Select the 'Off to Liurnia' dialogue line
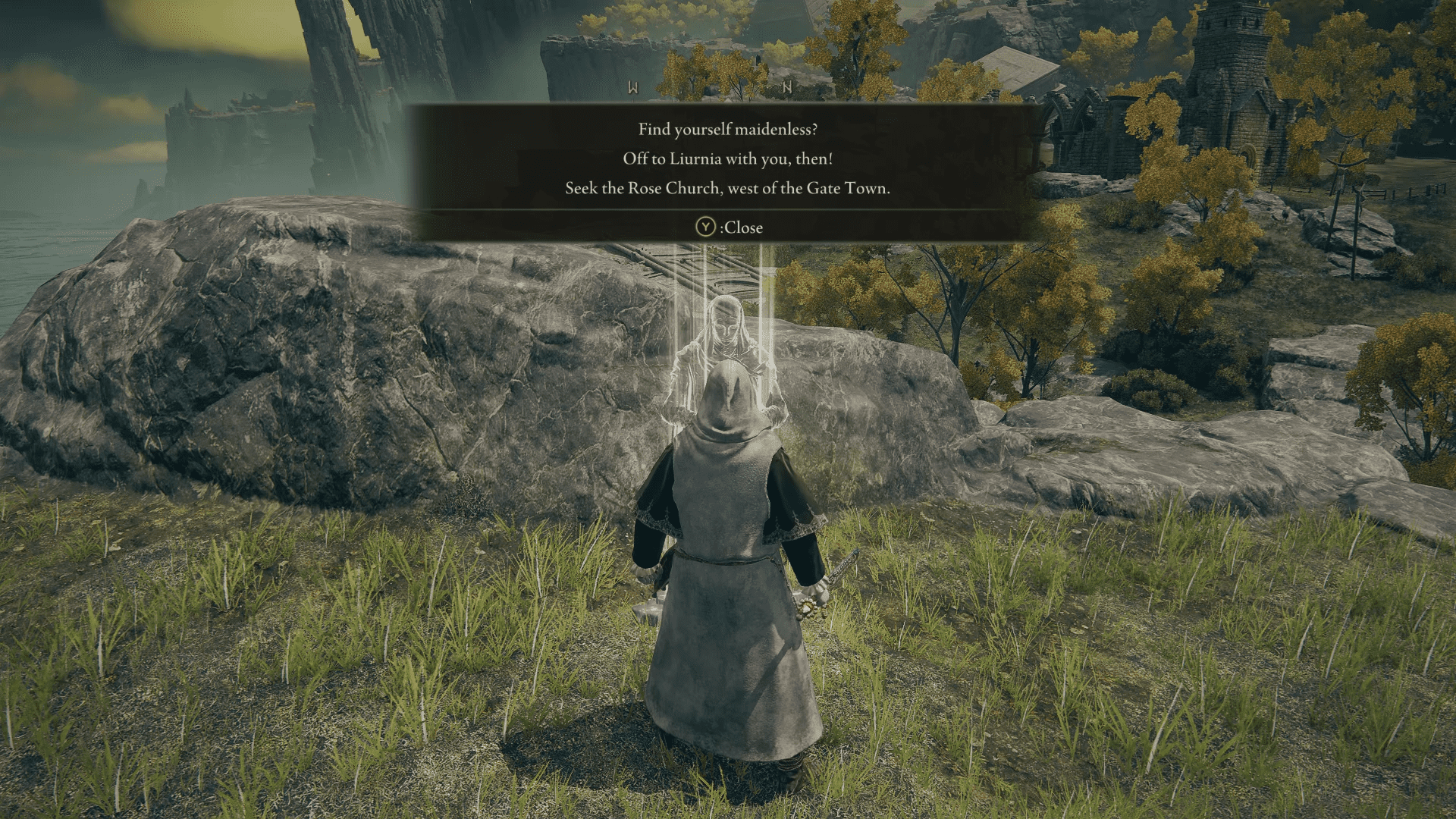This screenshot has width=1456, height=819. [x=728, y=160]
